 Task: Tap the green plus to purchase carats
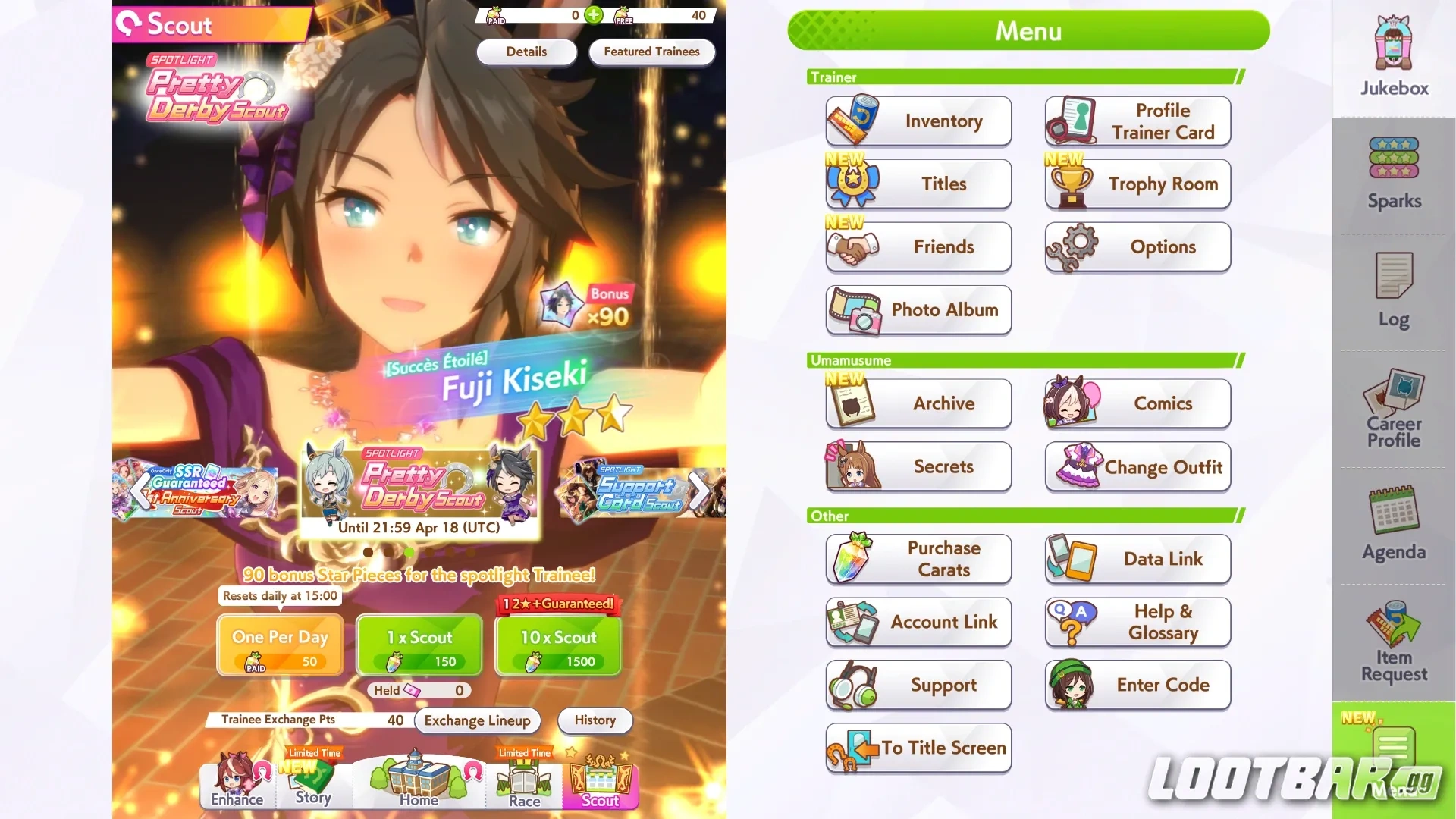coord(594,15)
